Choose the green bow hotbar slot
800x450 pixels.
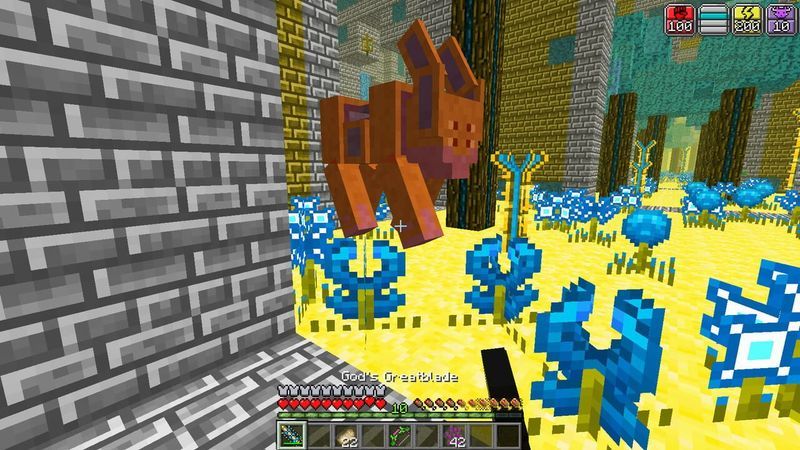click(399, 436)
